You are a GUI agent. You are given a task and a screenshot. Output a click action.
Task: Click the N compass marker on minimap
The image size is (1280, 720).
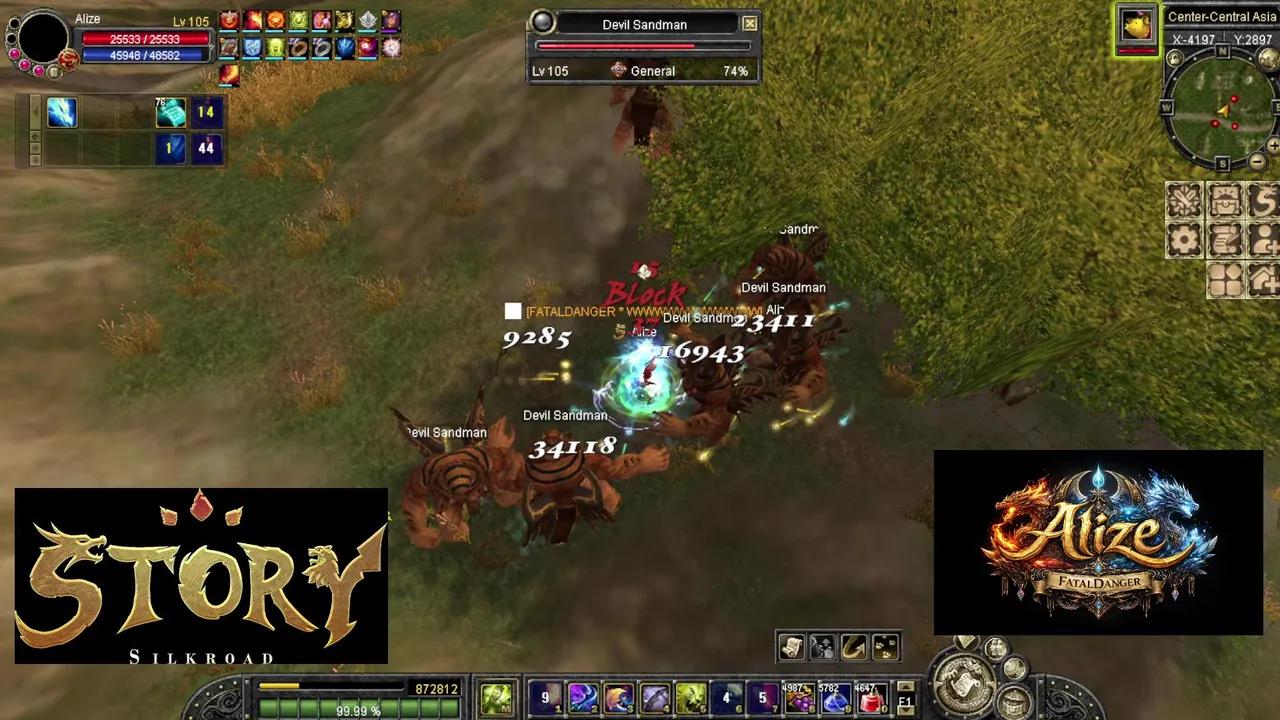pos(1220,51)
